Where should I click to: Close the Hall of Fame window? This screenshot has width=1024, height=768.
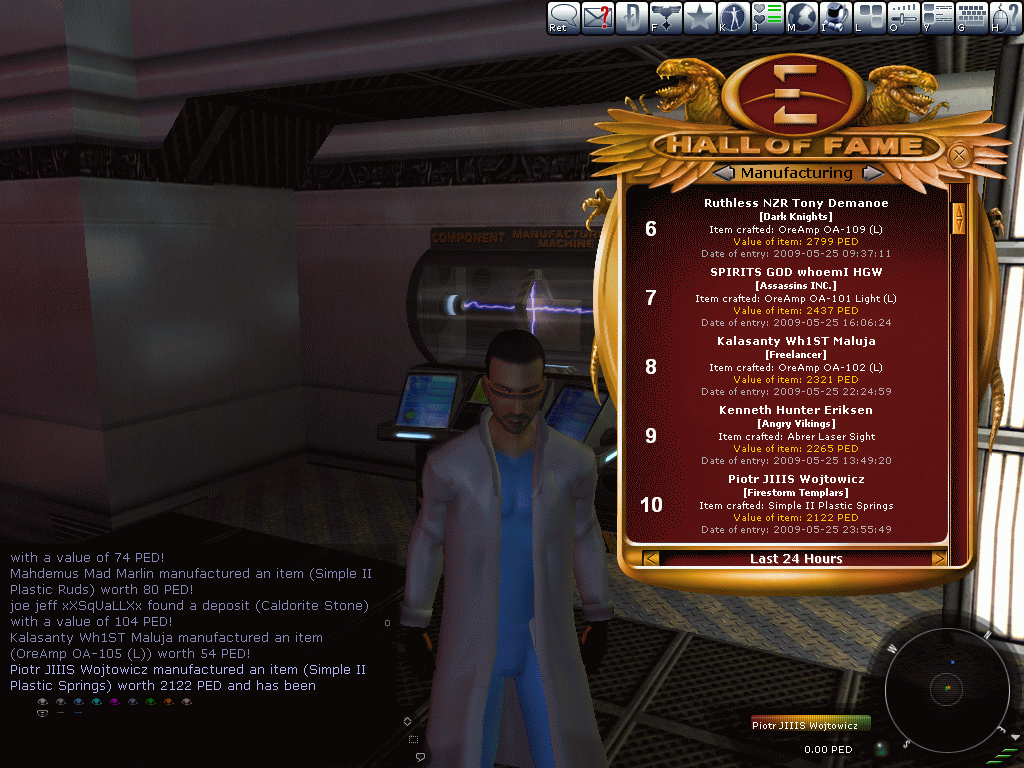pyautogui.click(x=958, y=155)
